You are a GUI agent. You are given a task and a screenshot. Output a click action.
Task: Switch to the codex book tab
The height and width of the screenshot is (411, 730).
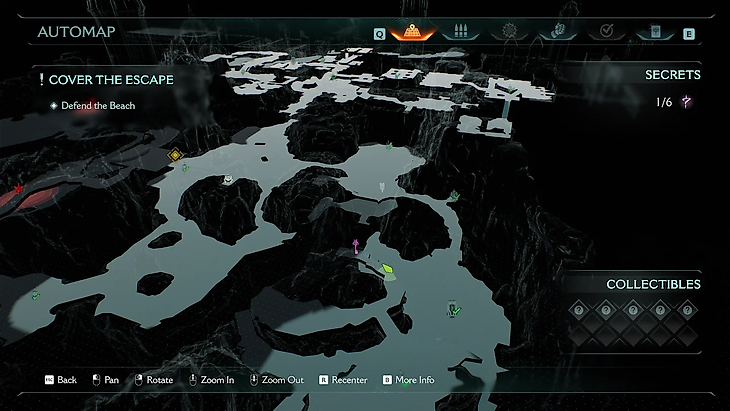[x=655, y=32]
